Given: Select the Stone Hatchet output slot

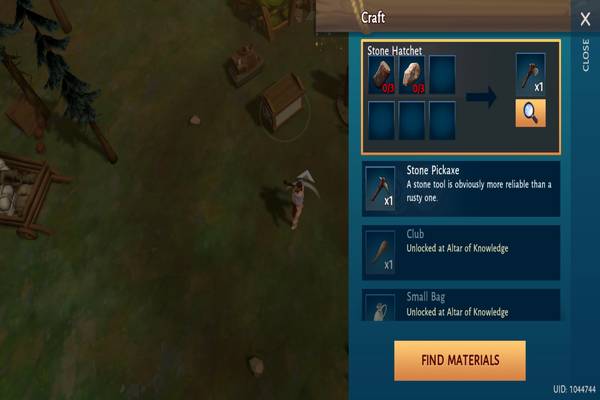Looking at the screenshot, I should click(530, 75).
